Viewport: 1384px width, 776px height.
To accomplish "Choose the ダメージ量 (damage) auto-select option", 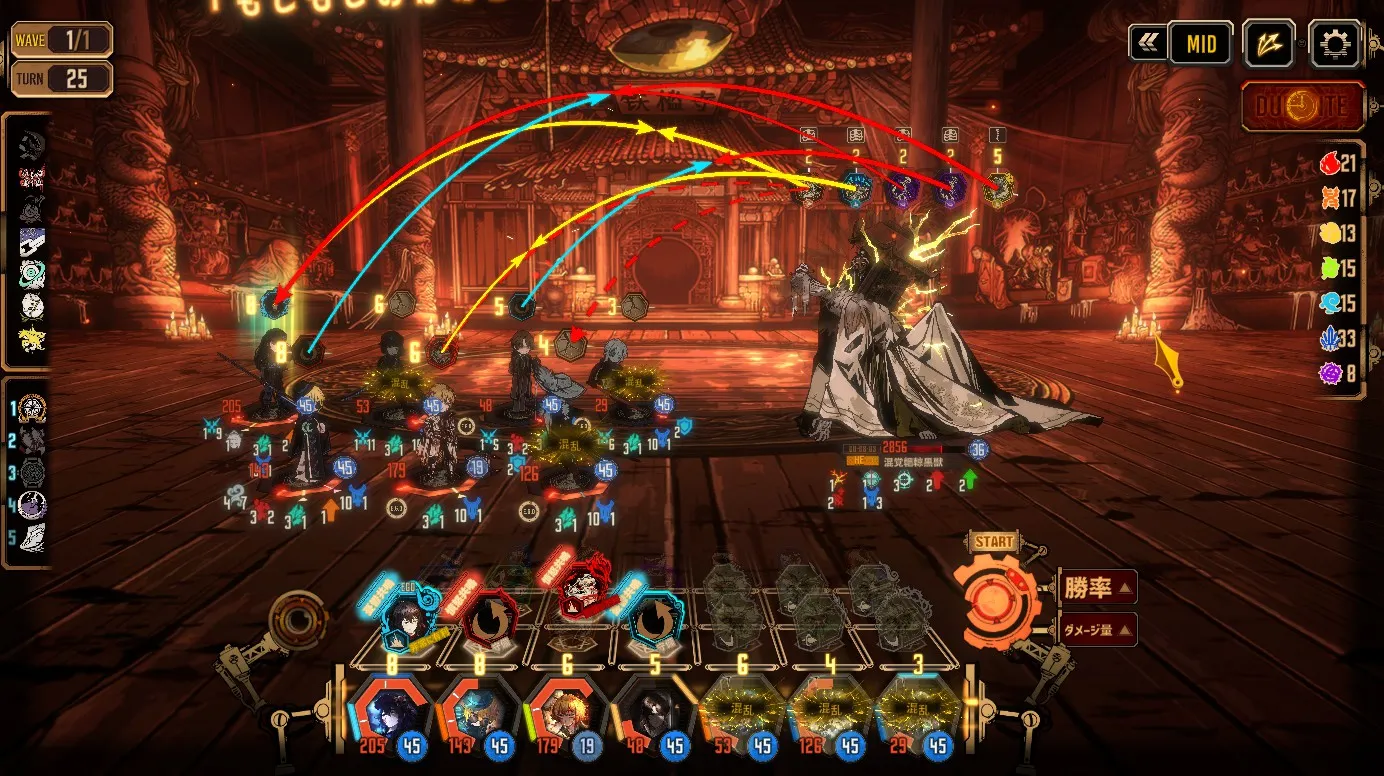I will [1096, 629].
